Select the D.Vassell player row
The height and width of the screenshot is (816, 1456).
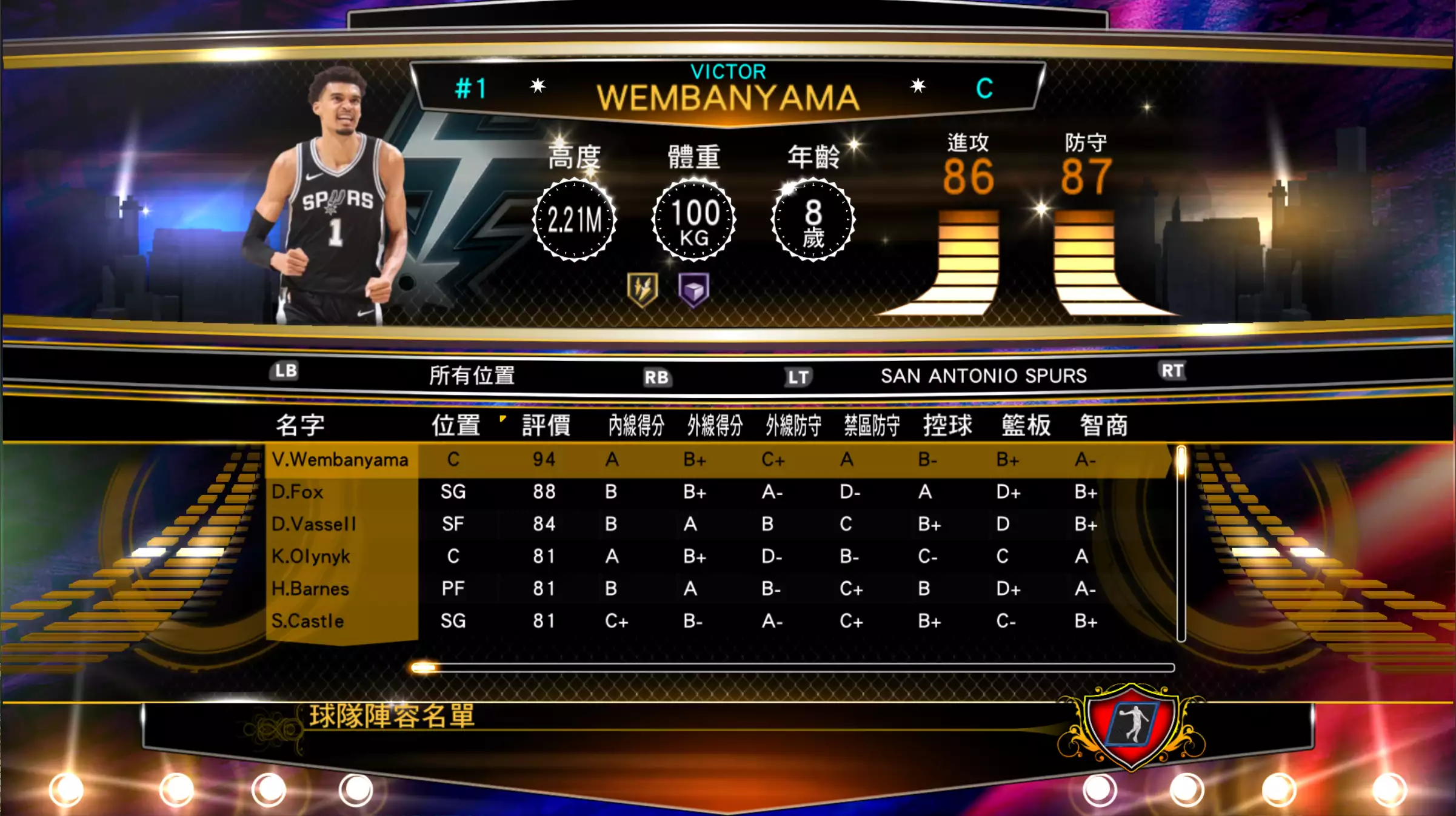coord(313,524)
